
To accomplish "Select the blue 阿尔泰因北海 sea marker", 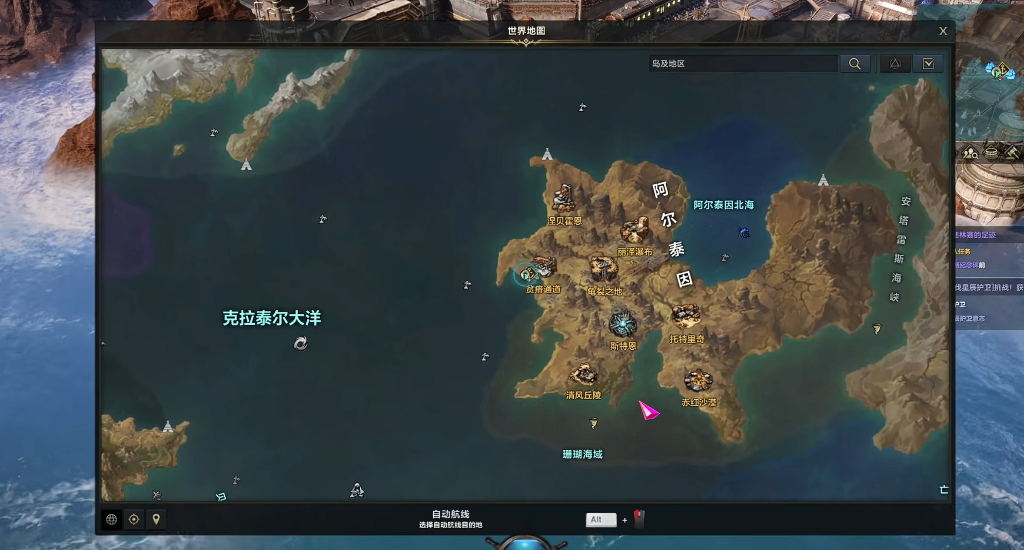I will (744, 232).
